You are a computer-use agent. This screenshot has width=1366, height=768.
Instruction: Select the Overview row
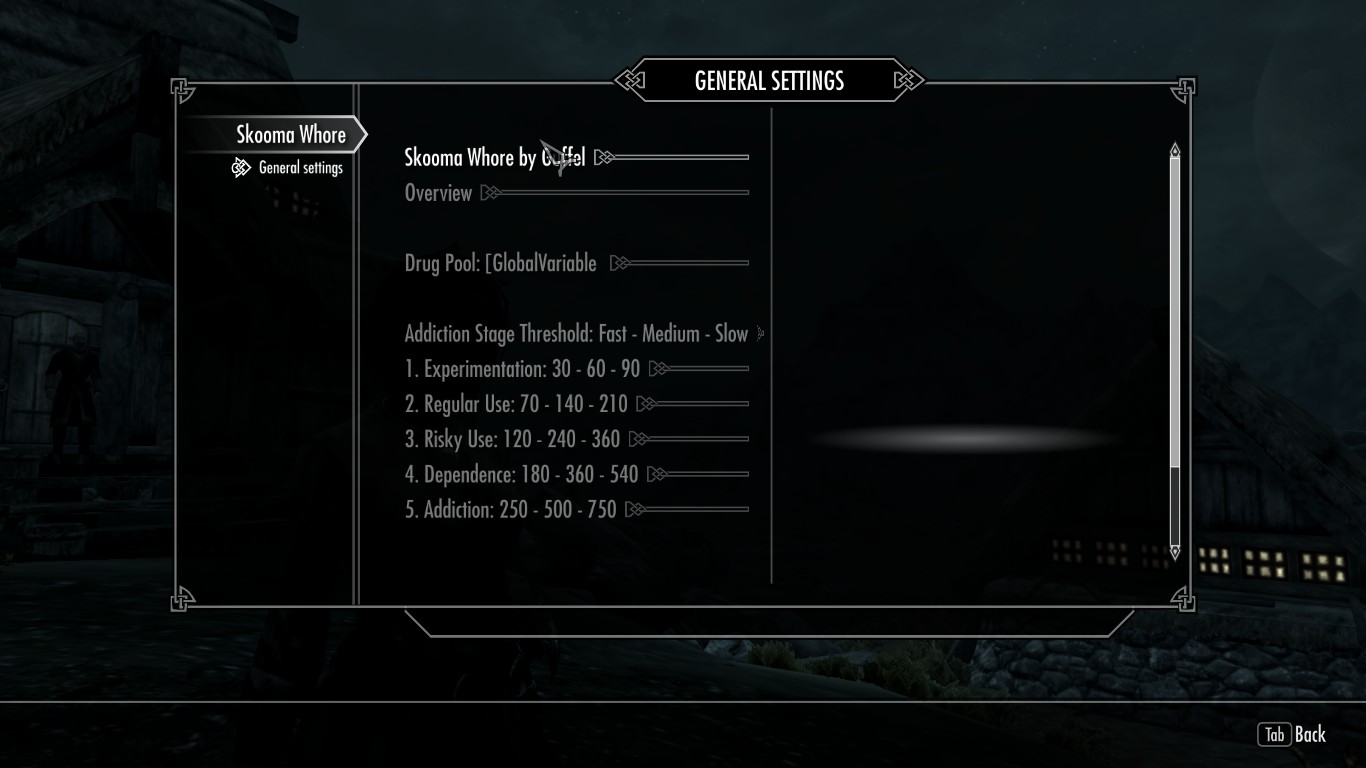coord(438,193)
